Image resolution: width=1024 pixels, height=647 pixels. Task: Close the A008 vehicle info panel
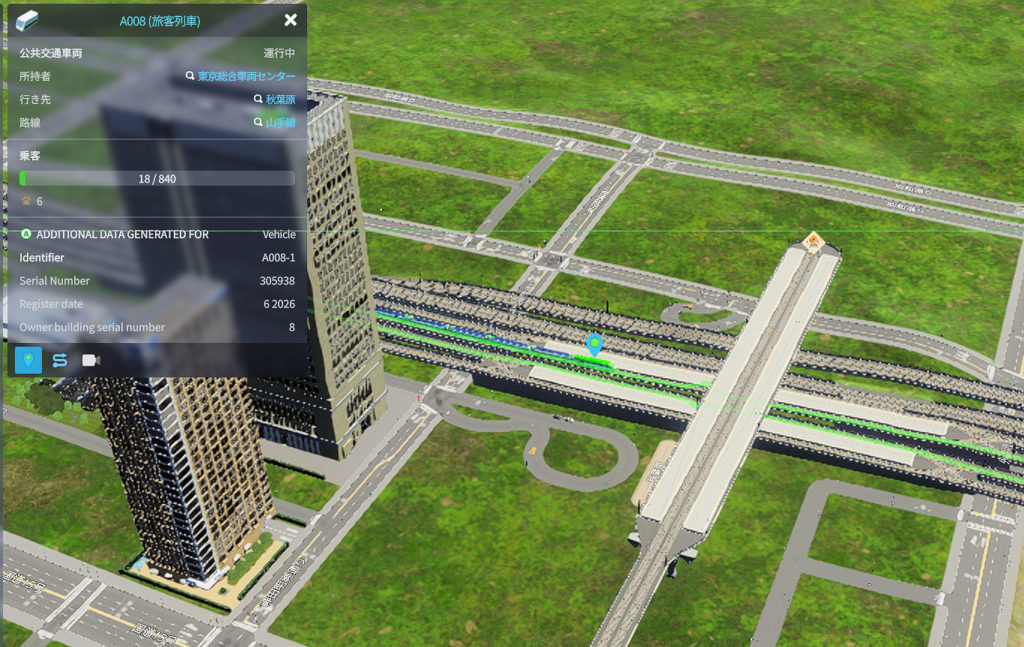point(290,20)
